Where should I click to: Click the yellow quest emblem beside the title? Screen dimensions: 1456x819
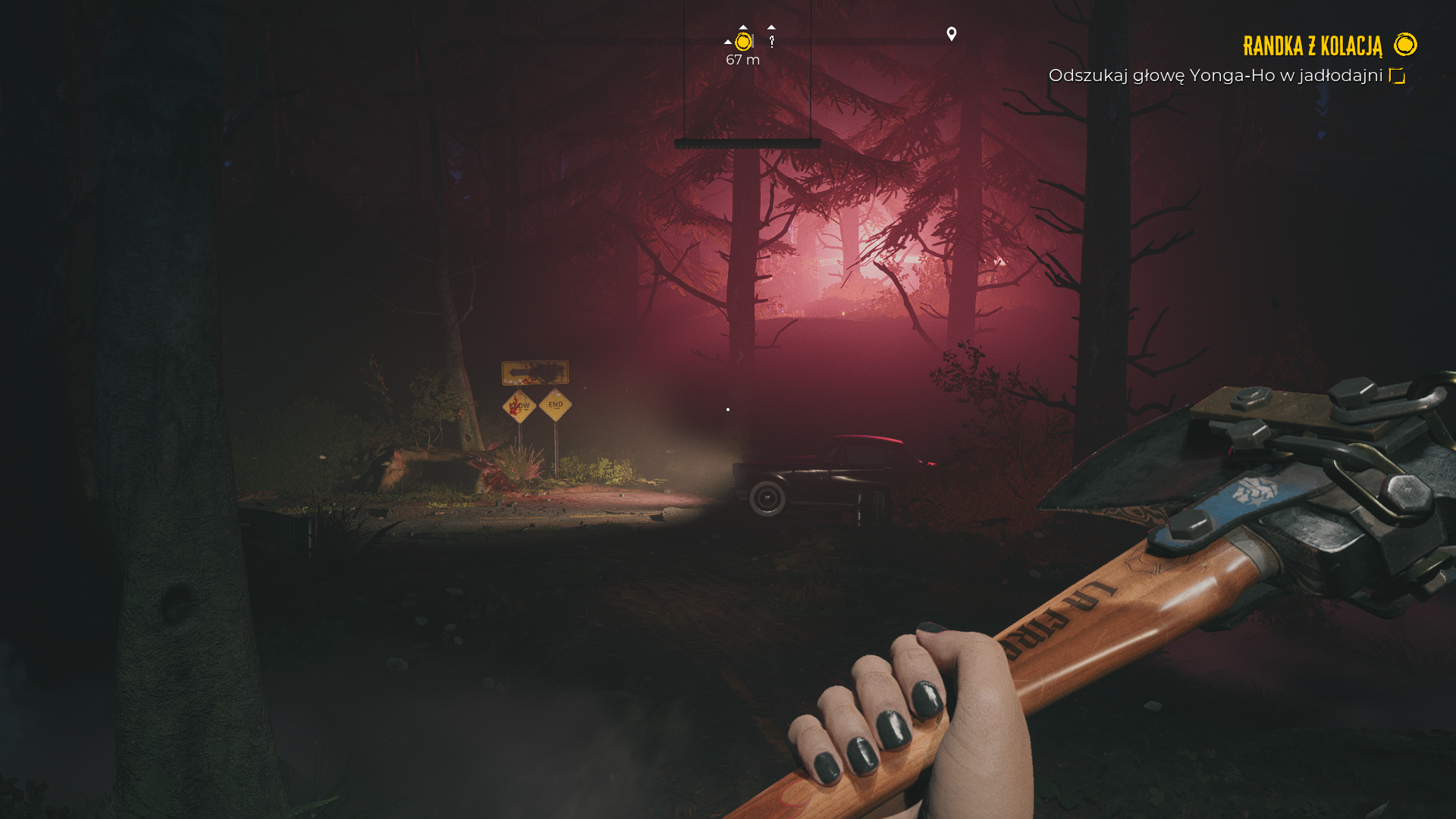[1405, 45]
